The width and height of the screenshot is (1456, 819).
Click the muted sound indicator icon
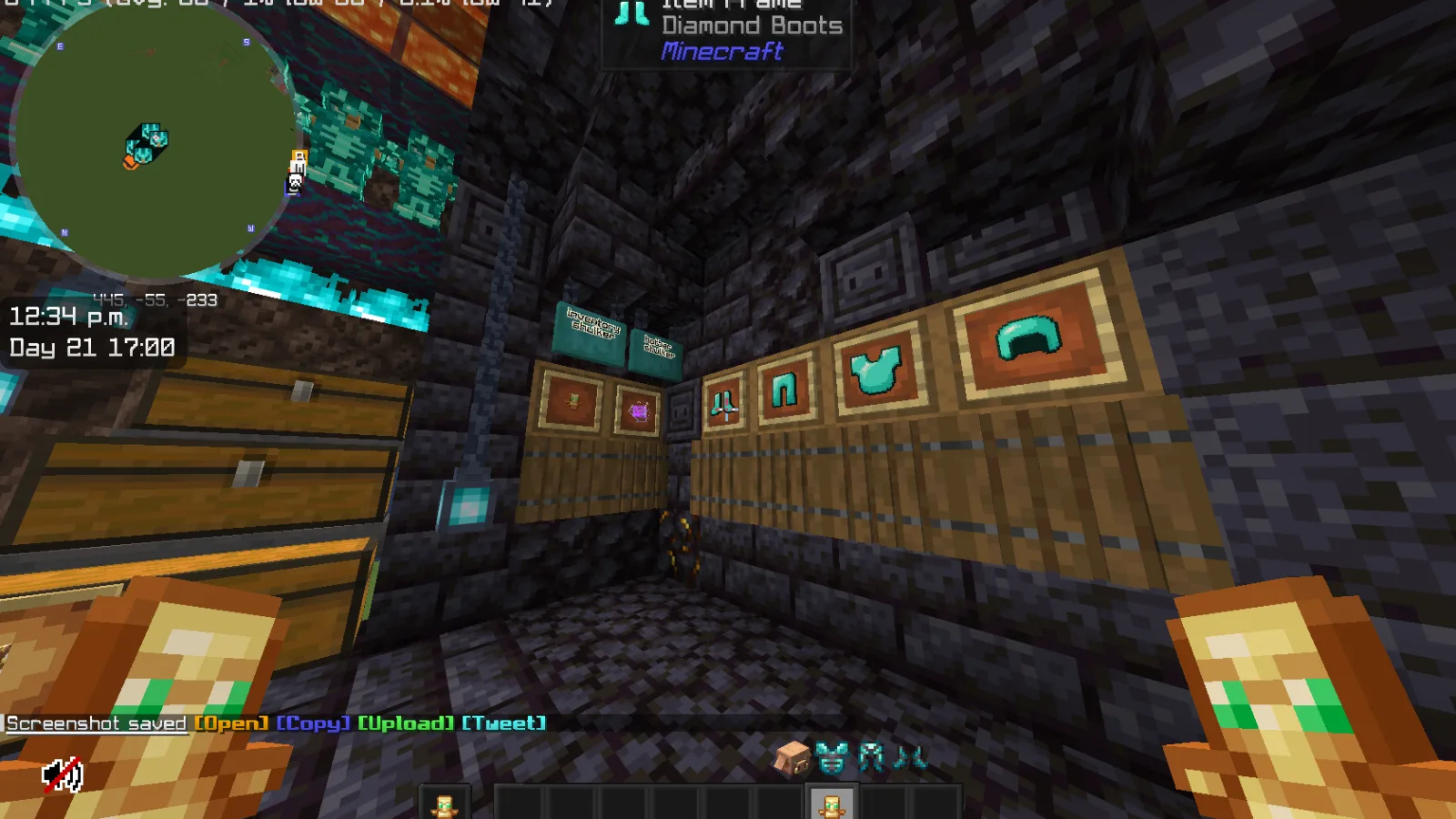pyautogui.click(x=61, y=769)
